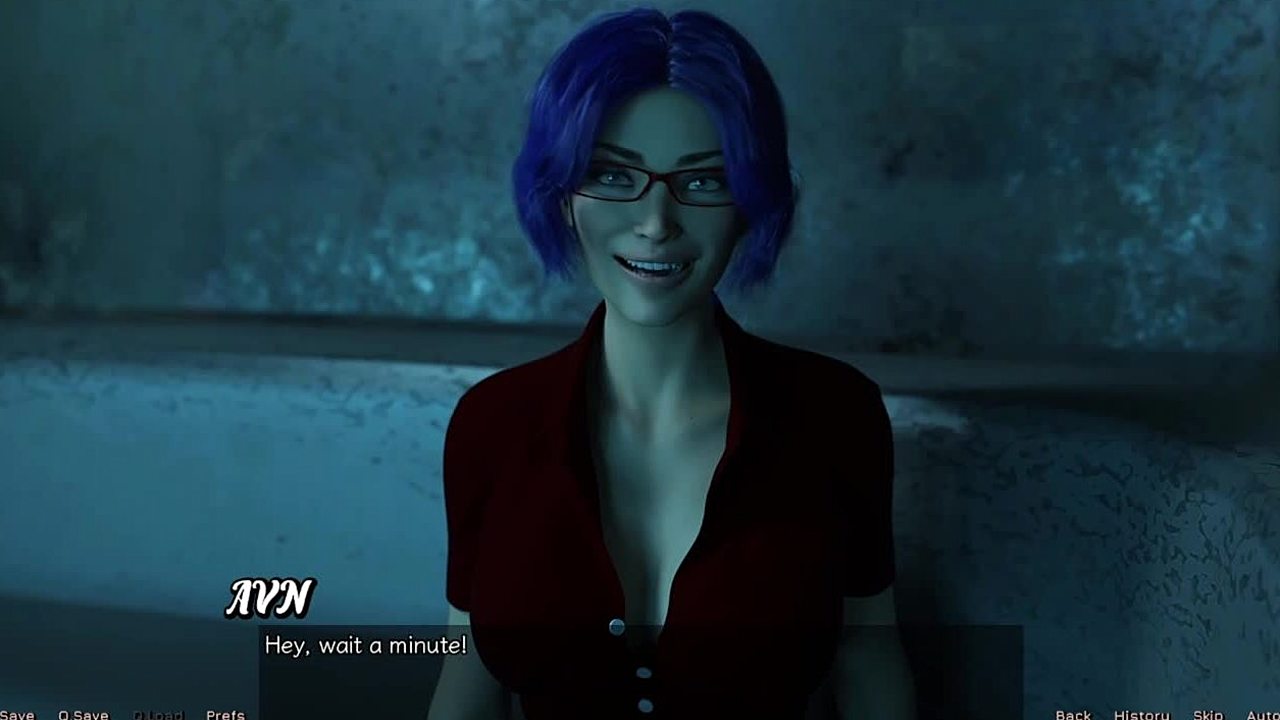Viewport: 1280px width, 720px height.
Task: Go Back to previous dialogue line
Action: tap(1073, 714)
